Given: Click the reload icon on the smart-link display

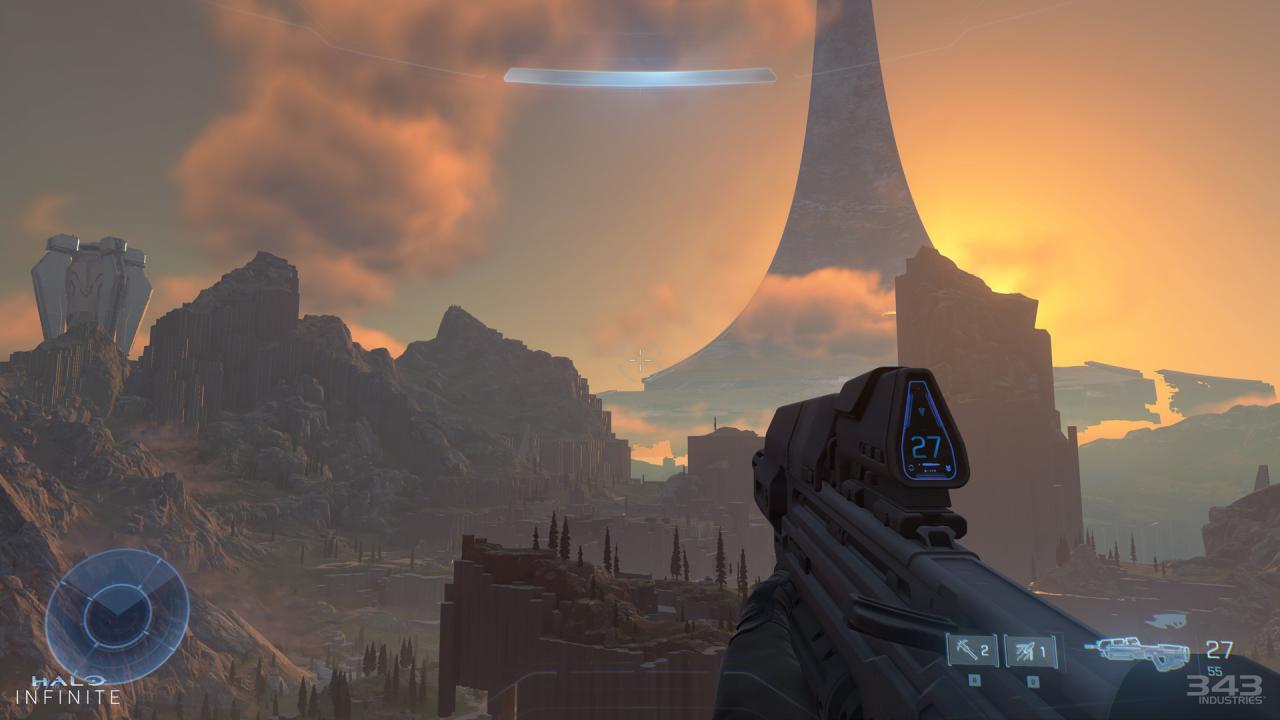Looking at the screenshot, I should coord(911,466).
